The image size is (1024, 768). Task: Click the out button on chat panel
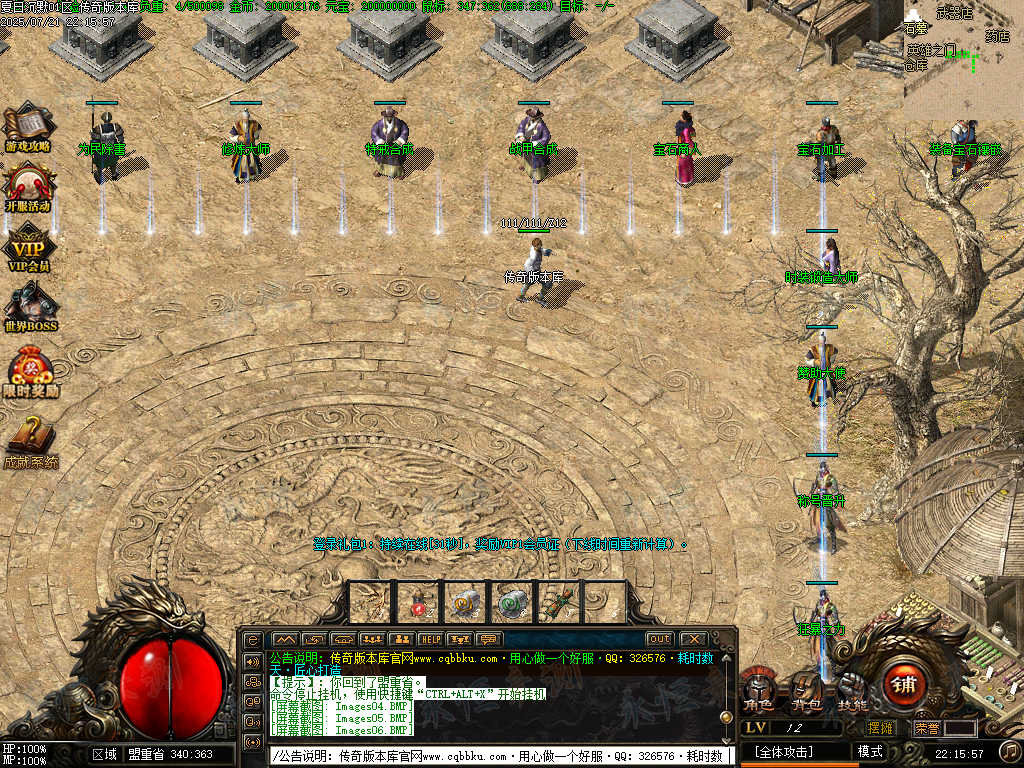tap(659, 639)
